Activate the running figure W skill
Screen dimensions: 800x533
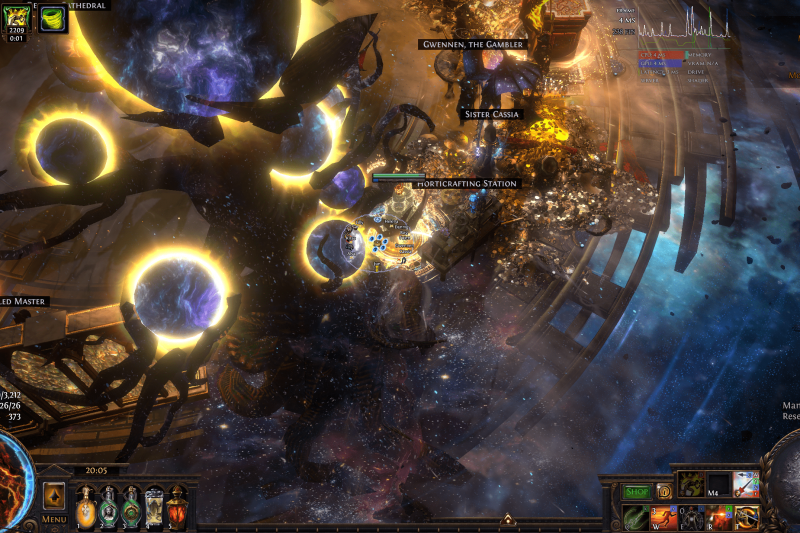pos(665,517)
